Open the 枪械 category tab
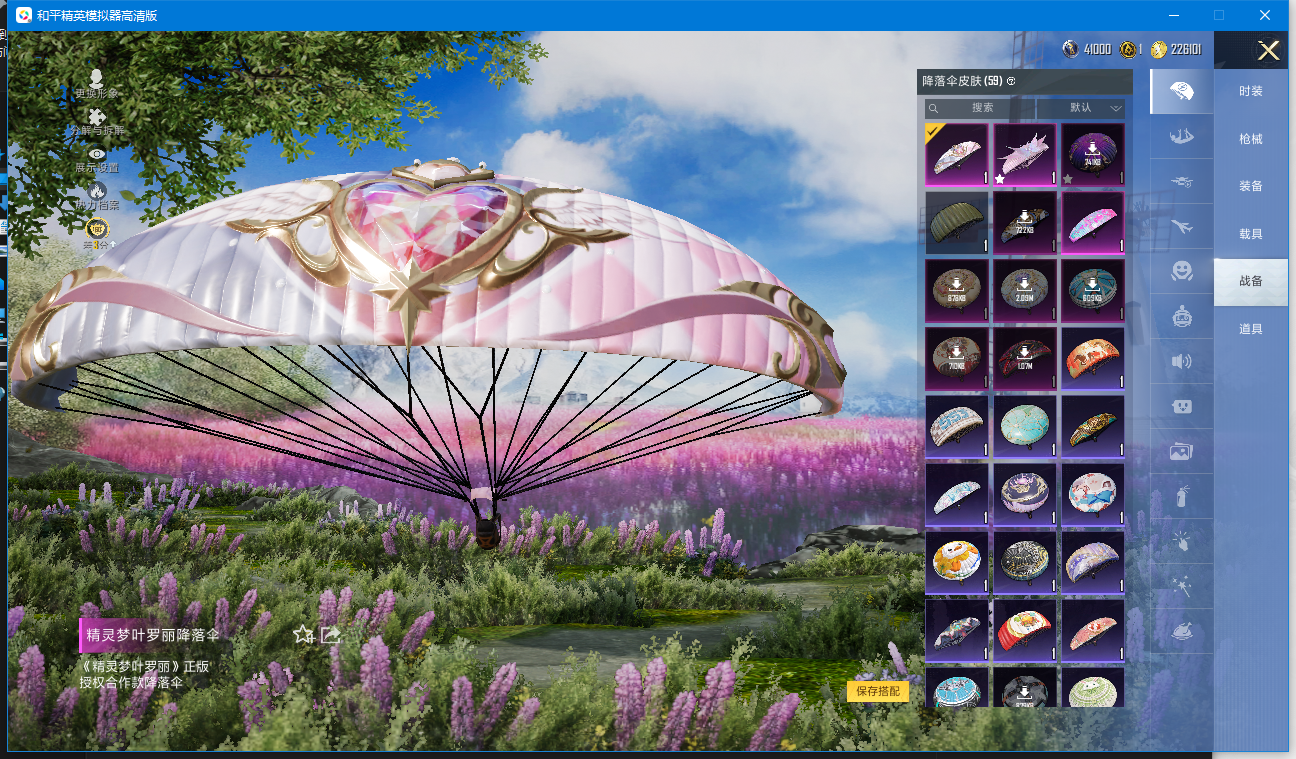This screenshot has height=759, width=1296. [x=1250, y=139]
